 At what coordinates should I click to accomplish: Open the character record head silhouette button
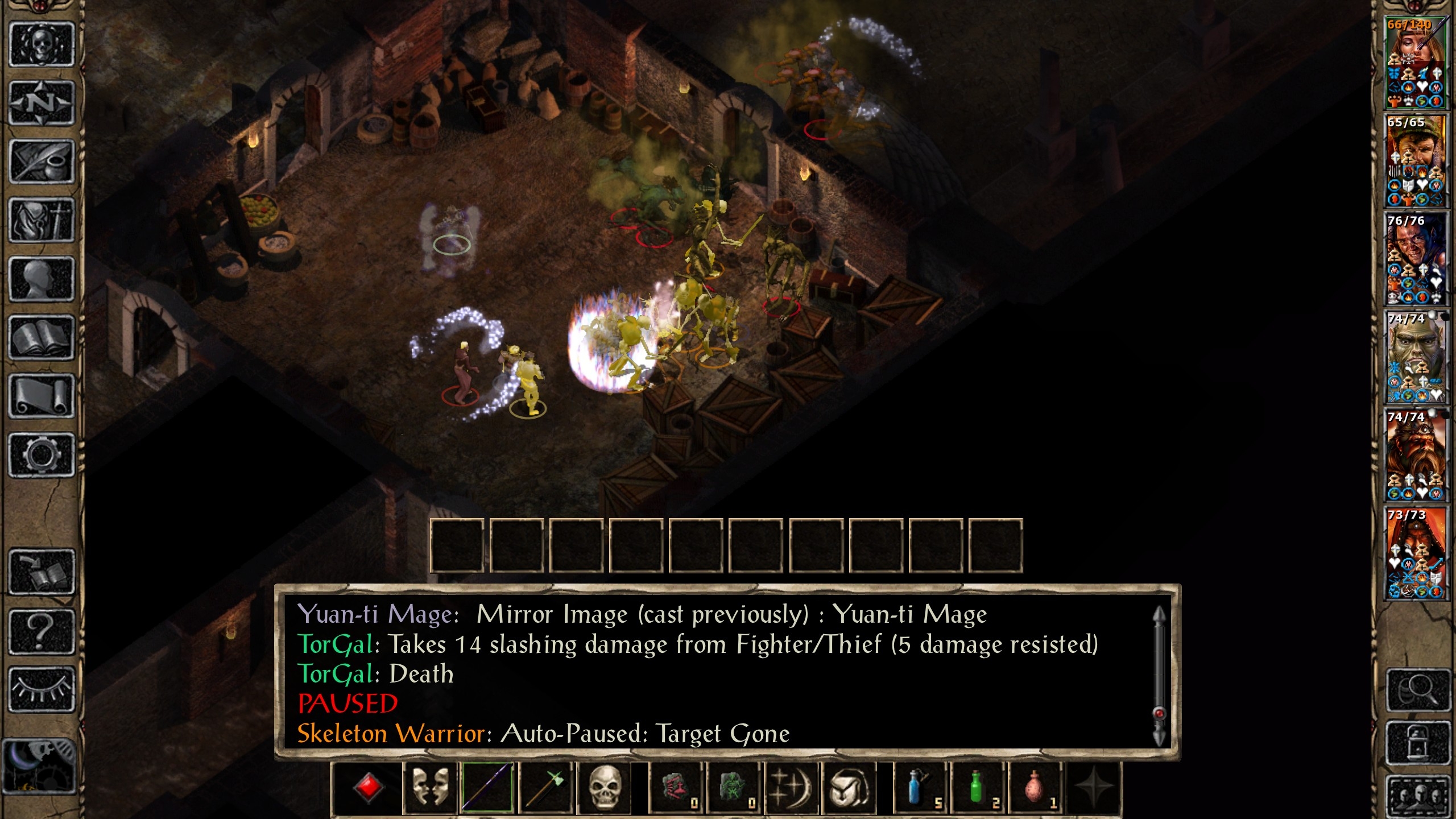pos(42,279)
